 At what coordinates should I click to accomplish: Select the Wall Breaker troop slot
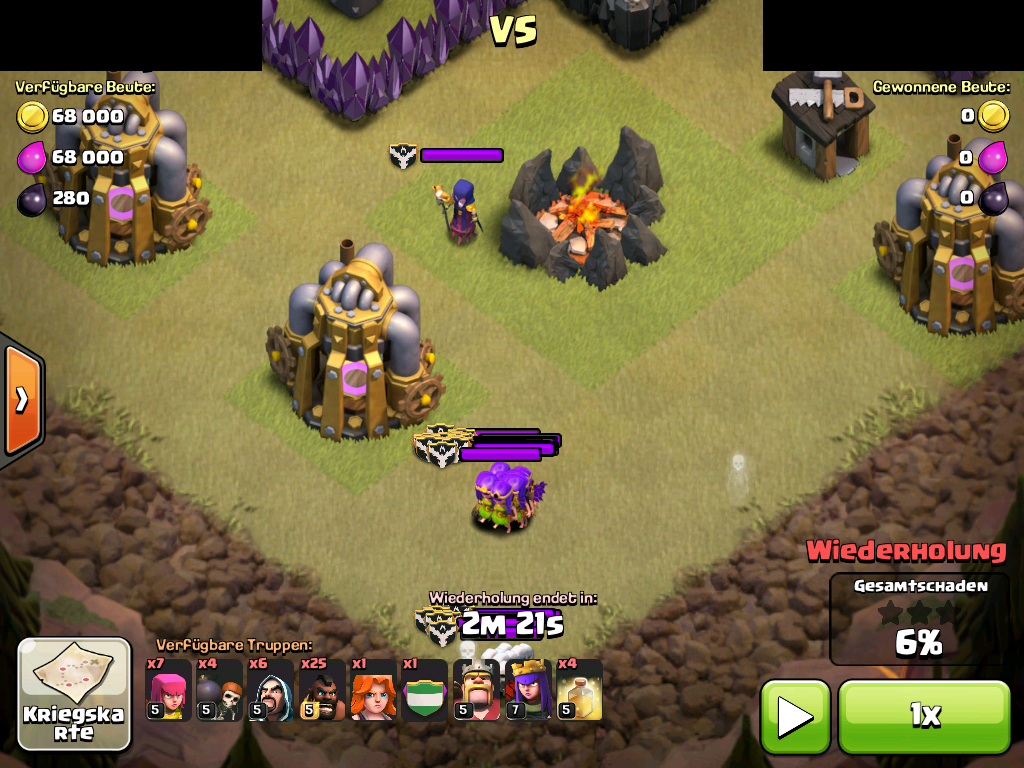pos(219,690)
